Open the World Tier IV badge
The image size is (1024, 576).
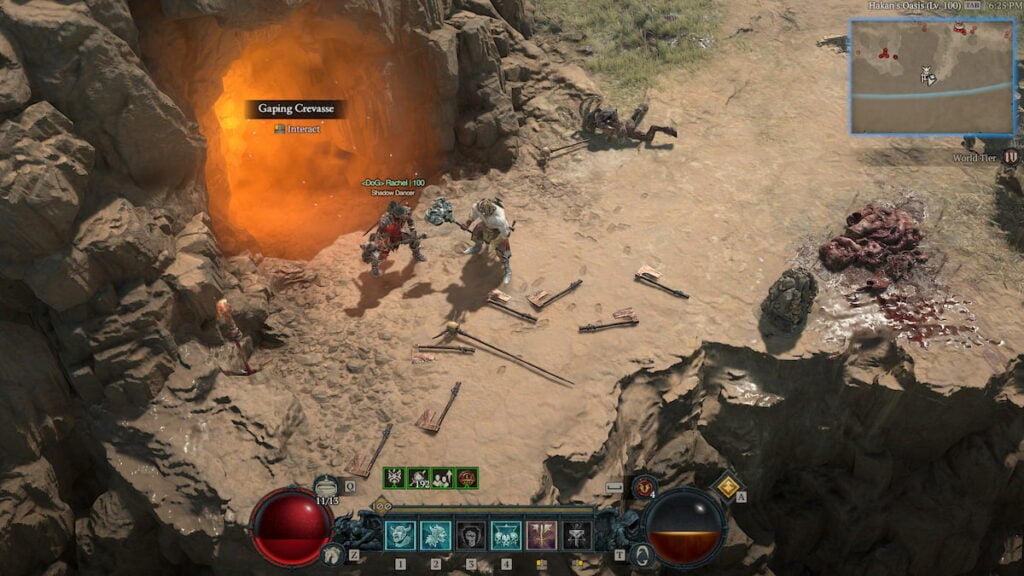click(x=1011, y=157)
